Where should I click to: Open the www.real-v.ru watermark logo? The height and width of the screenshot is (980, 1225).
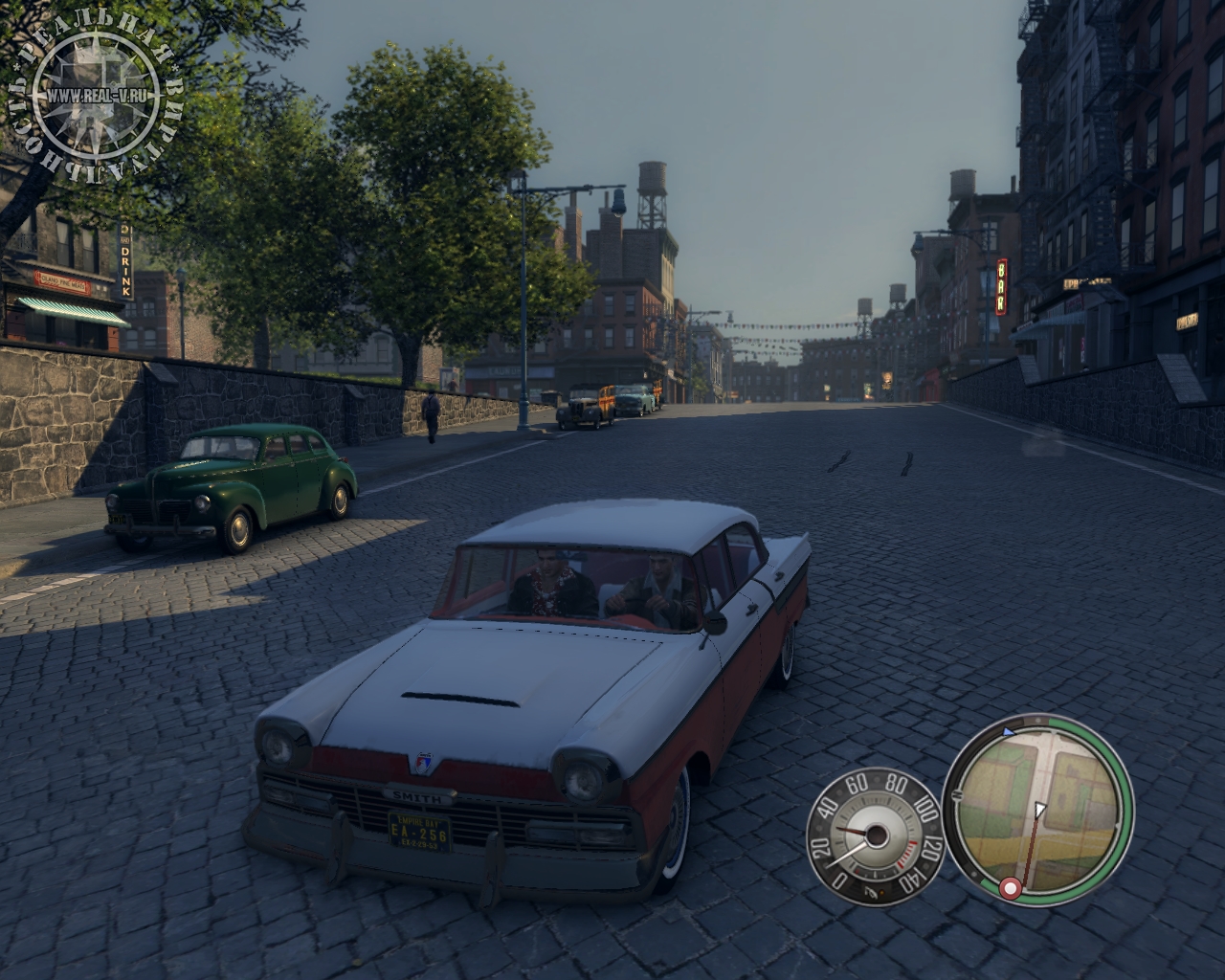pyautogui.click(x=94, y=96)
